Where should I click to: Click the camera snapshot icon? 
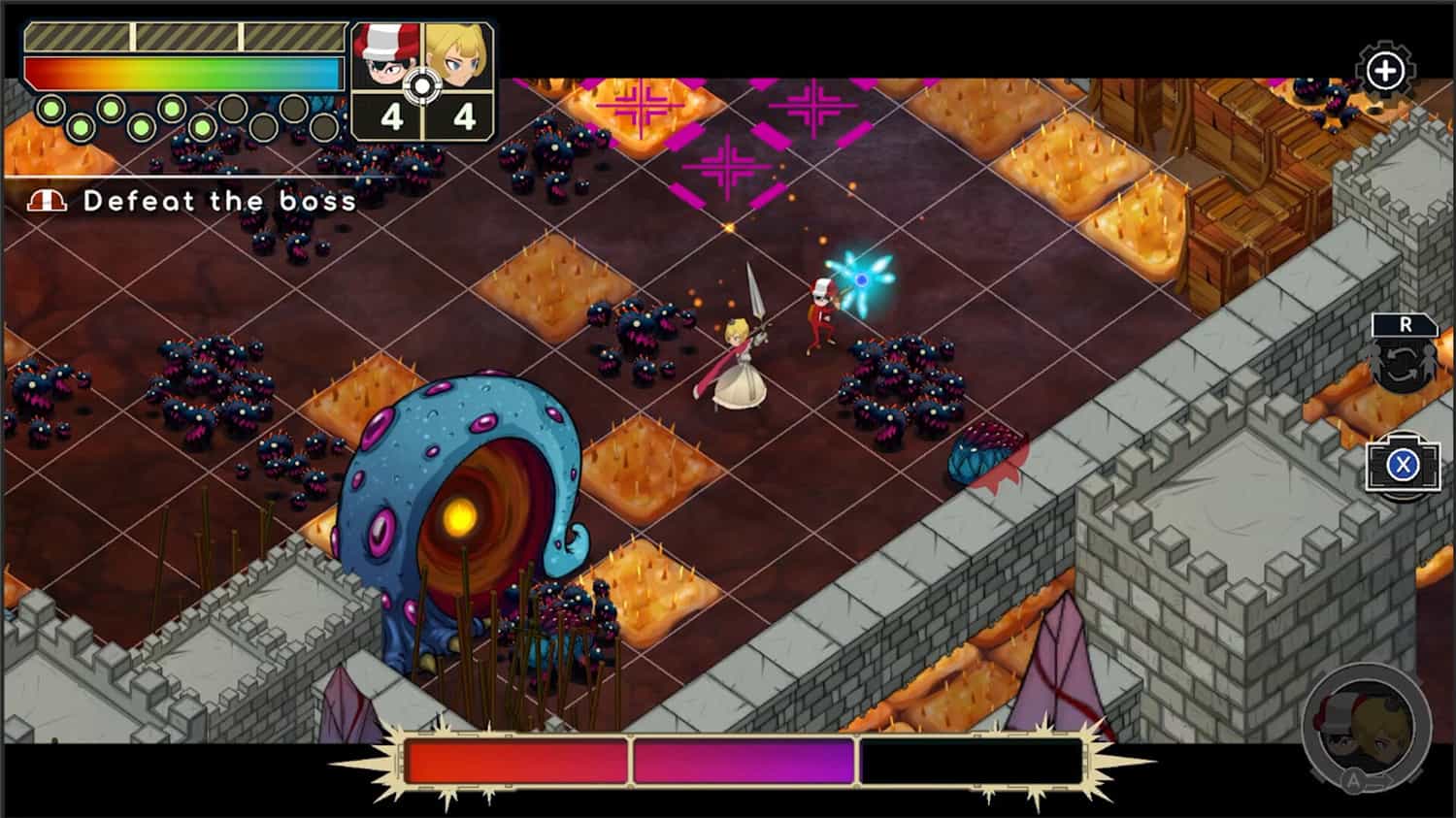pos(1402,466)
